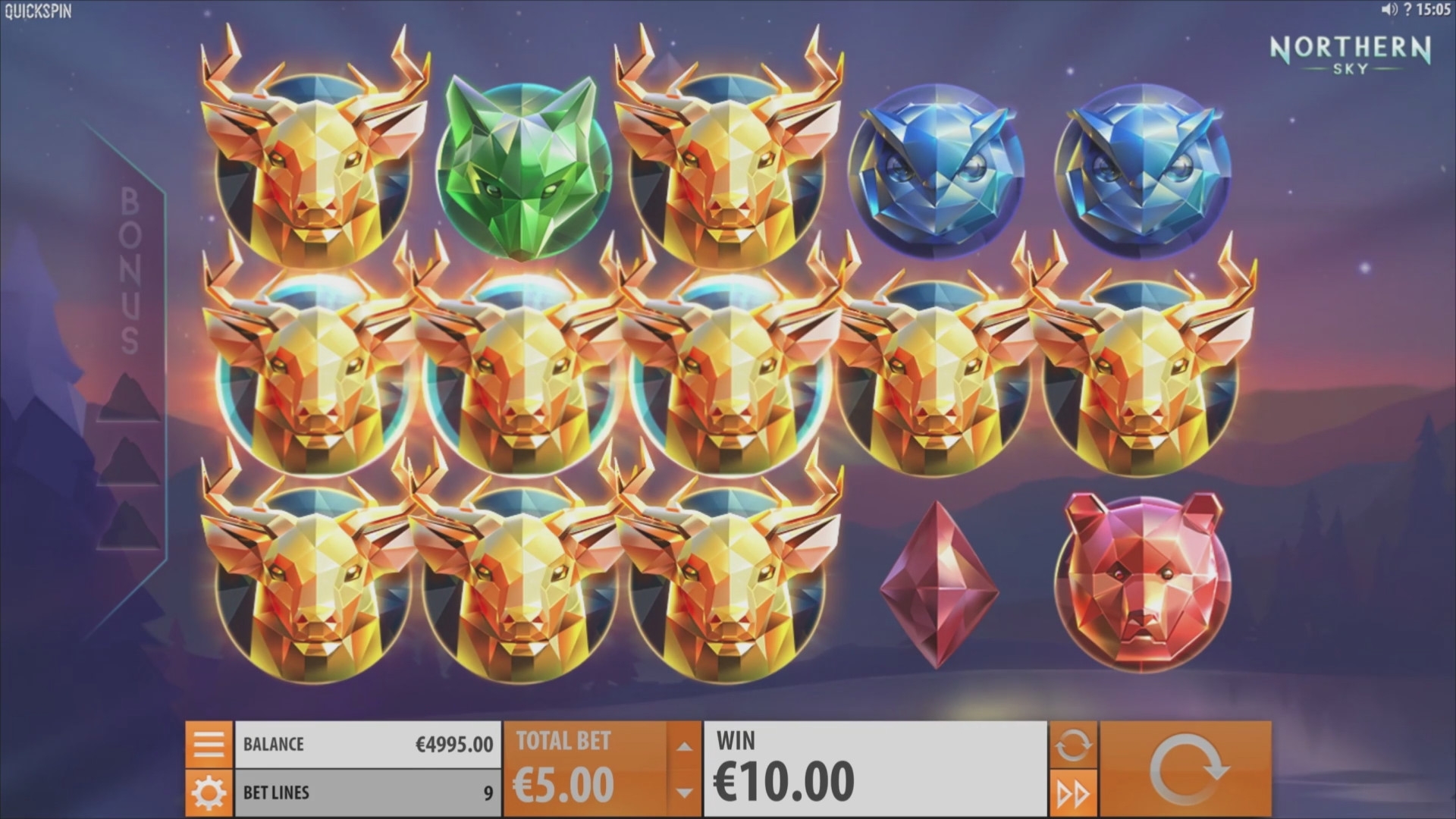Decrease total bet with down arrow
This screenshot has width=1456, height=819.
tap(684, 793)
